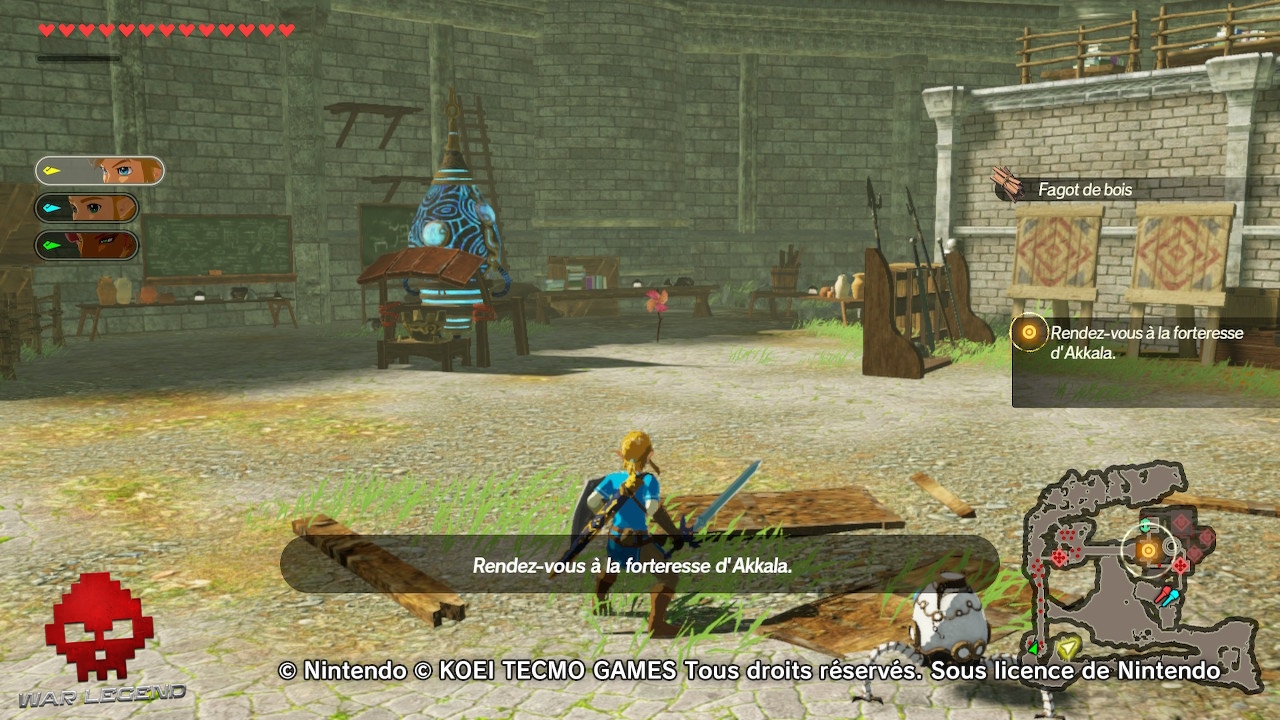
Task: Toggle the yellow arrow indicator on Link's portrait
Action: click(x=52, y=170)
